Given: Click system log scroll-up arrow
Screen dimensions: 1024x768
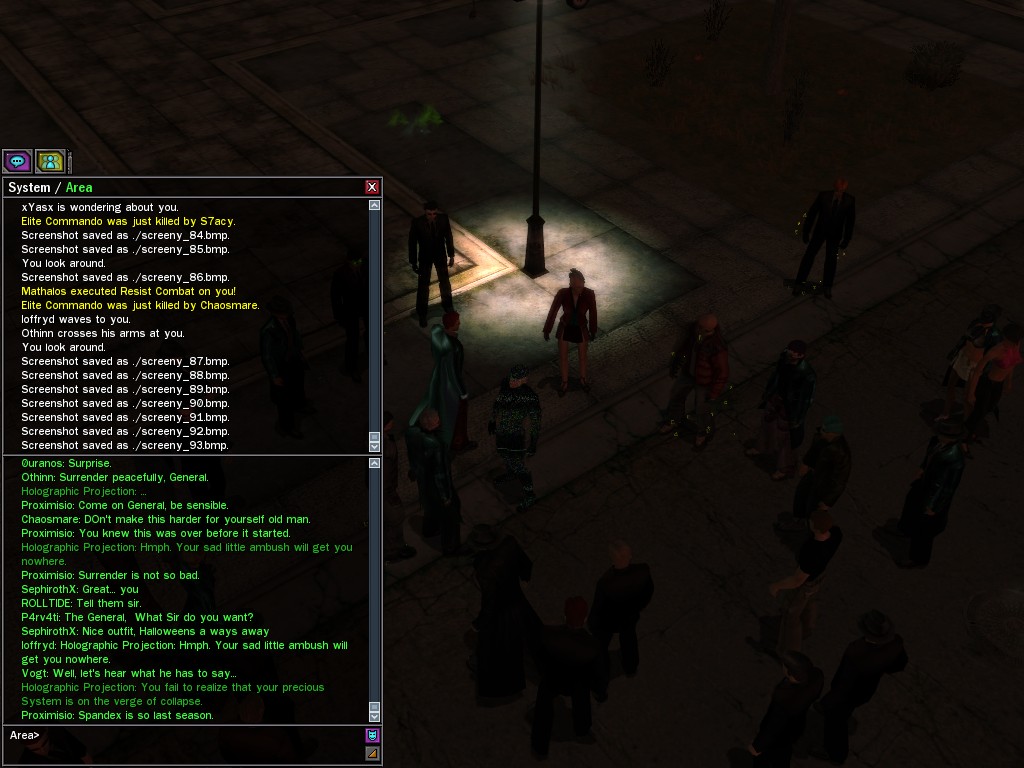Looking at the screenshot, I should 375,205.
